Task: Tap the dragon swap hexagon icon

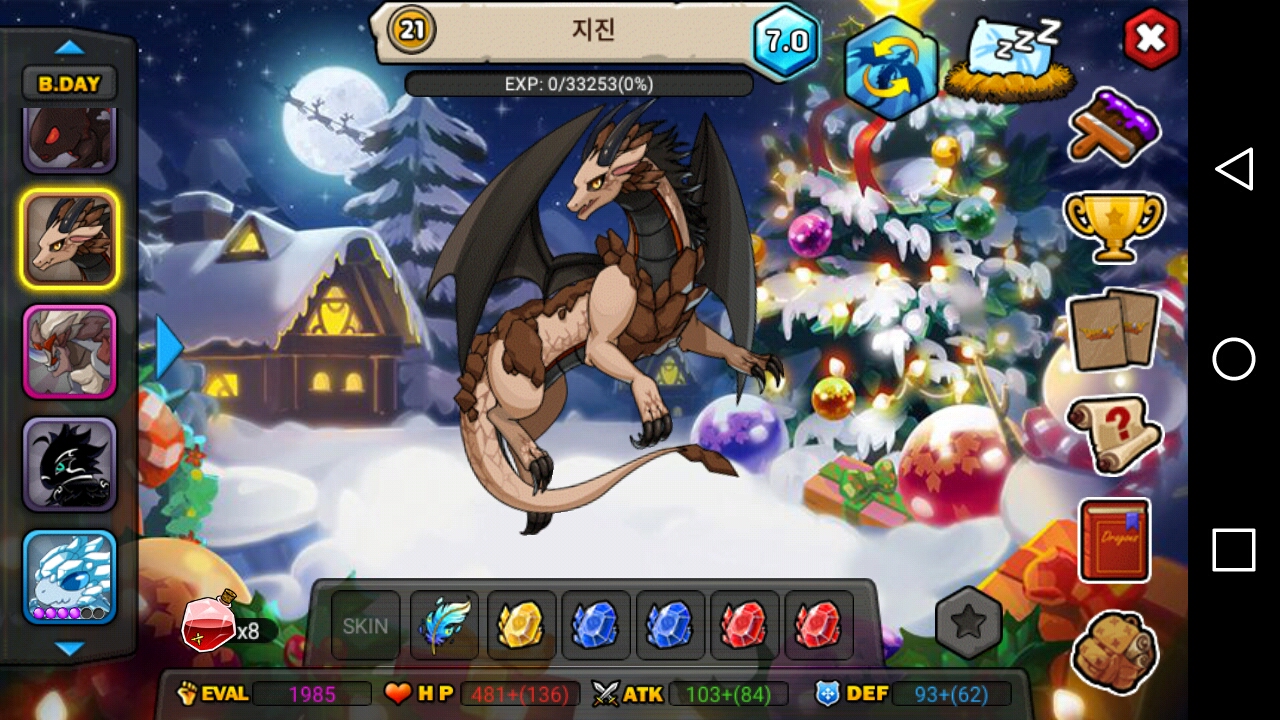Action: 890,68
